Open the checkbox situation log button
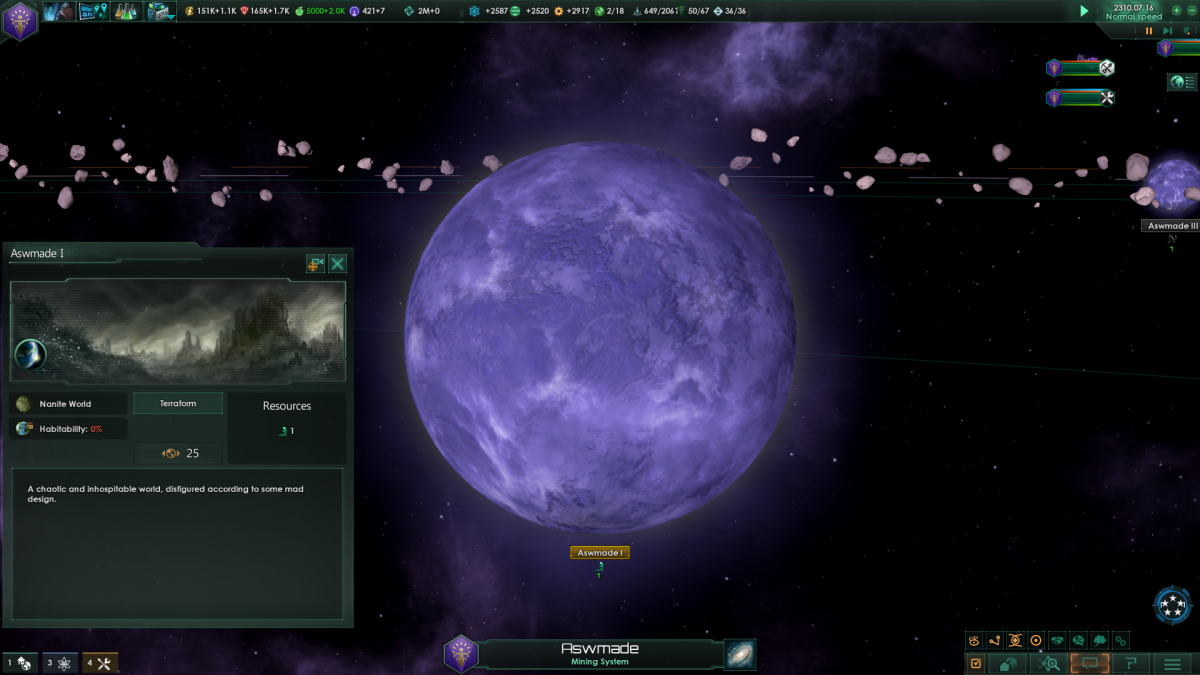Screen dimensions: 1200x675 pos(976,663)
